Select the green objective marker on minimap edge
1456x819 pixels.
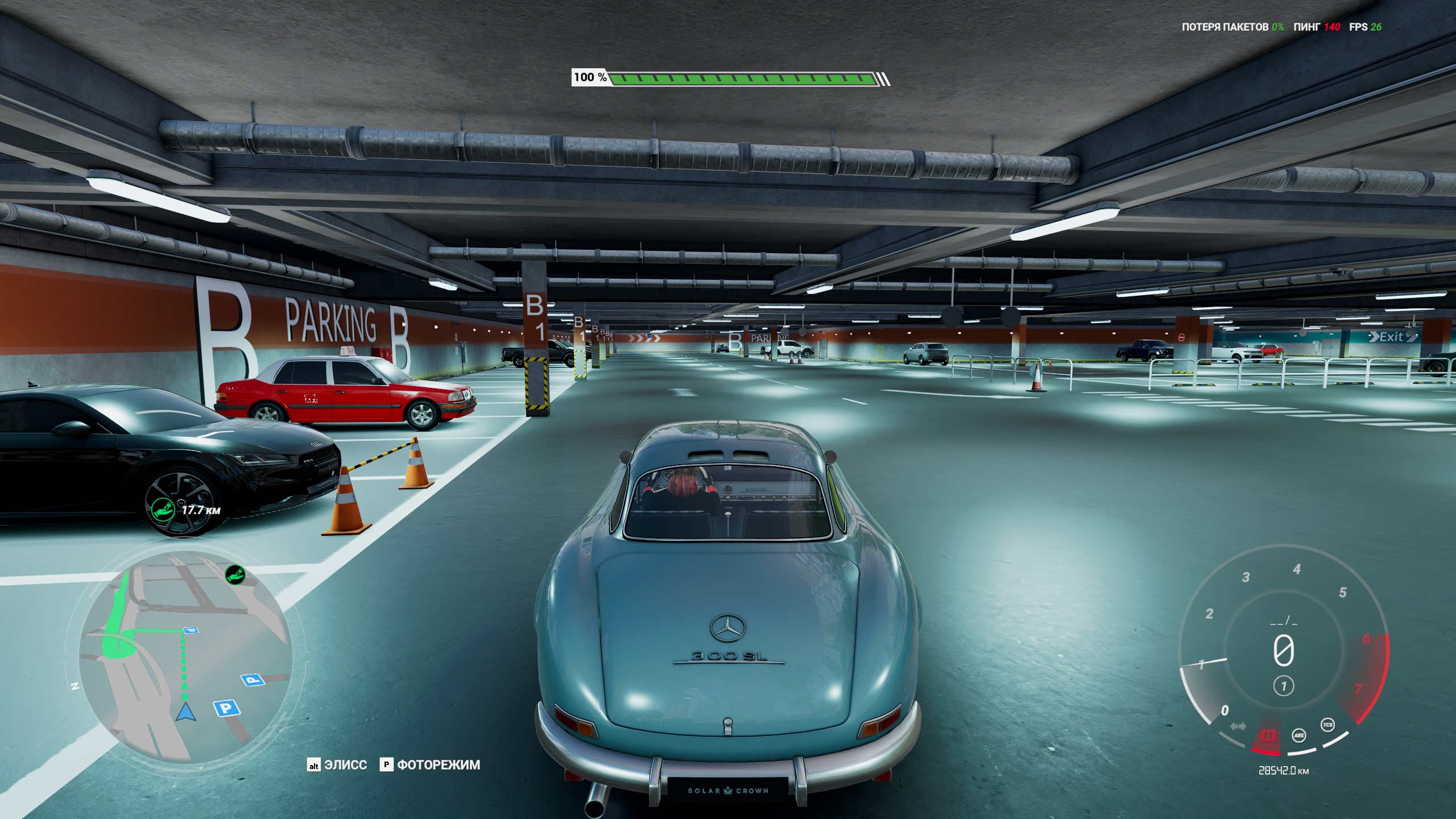coord(234,575)
